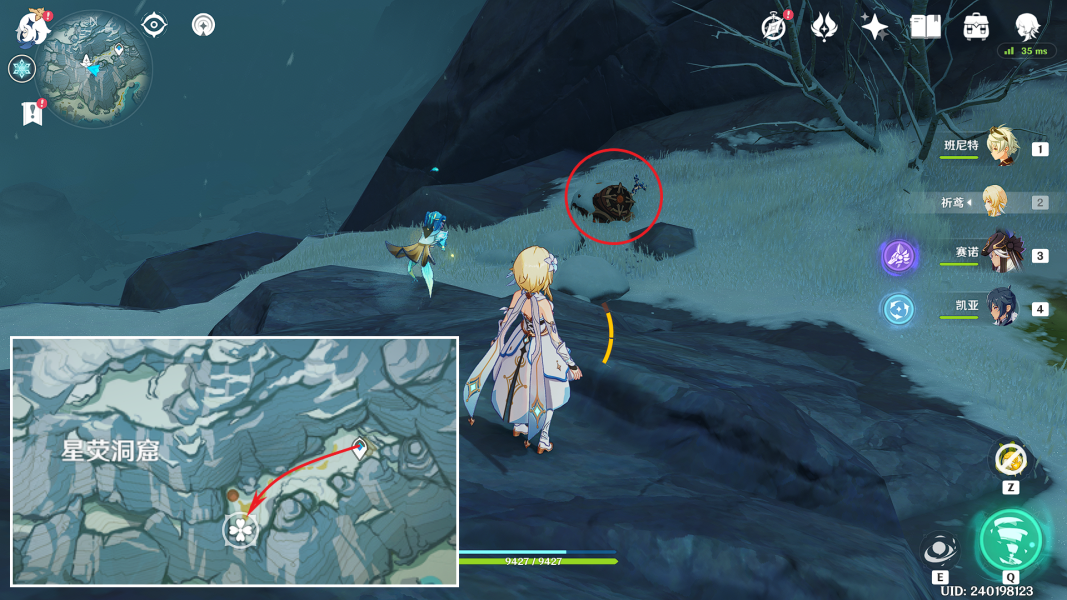
Task: Open the map from the circular minimap
Action: (x=94, y=69)
